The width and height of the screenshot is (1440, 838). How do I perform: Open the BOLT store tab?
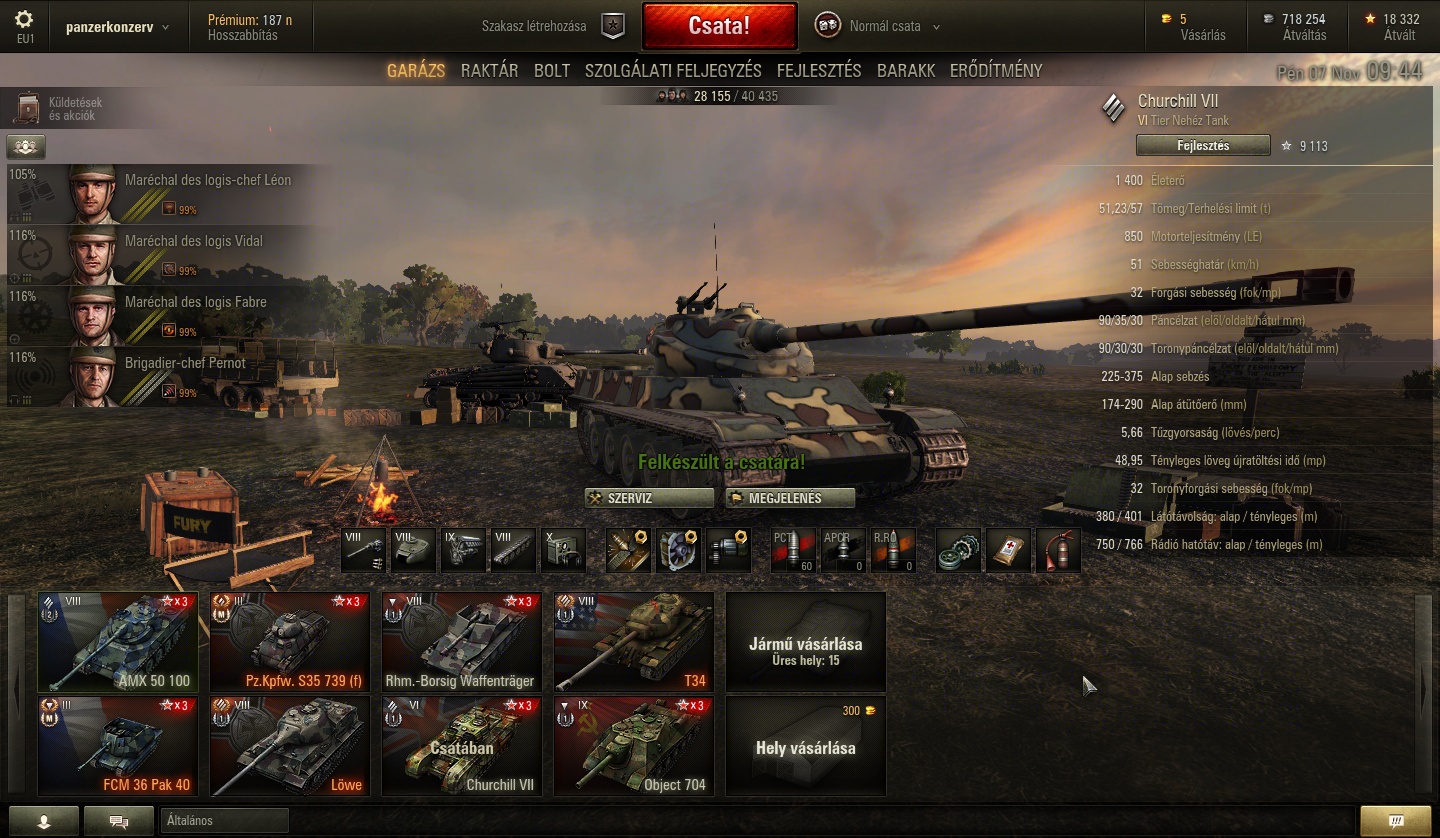[552, 71]
